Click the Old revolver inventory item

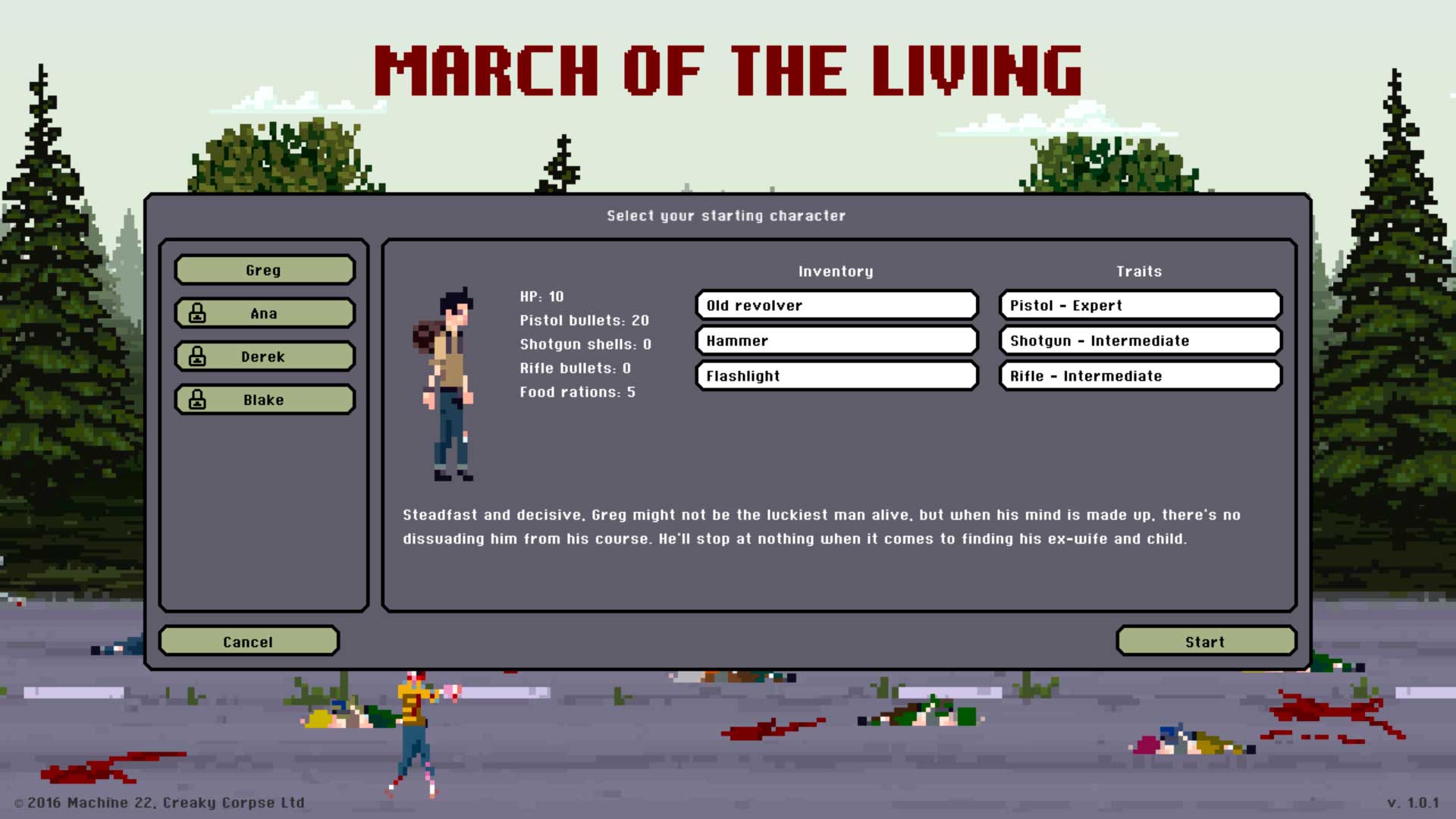tap(836, 306)
